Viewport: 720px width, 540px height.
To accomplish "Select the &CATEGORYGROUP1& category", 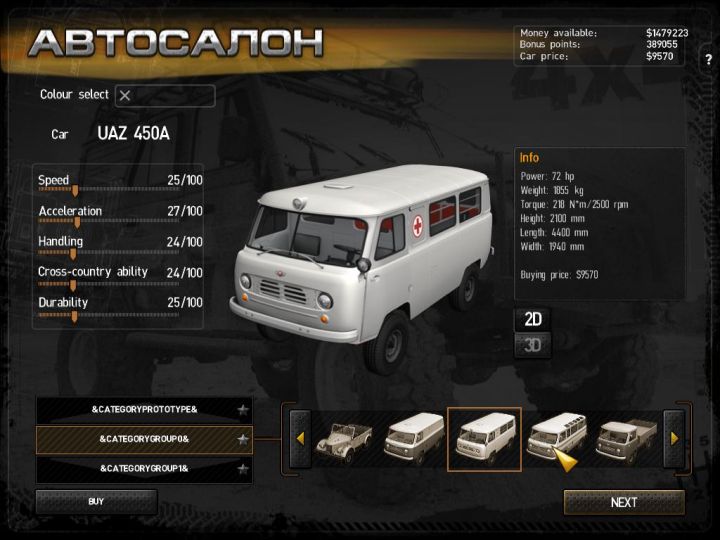I will [144, 468].
